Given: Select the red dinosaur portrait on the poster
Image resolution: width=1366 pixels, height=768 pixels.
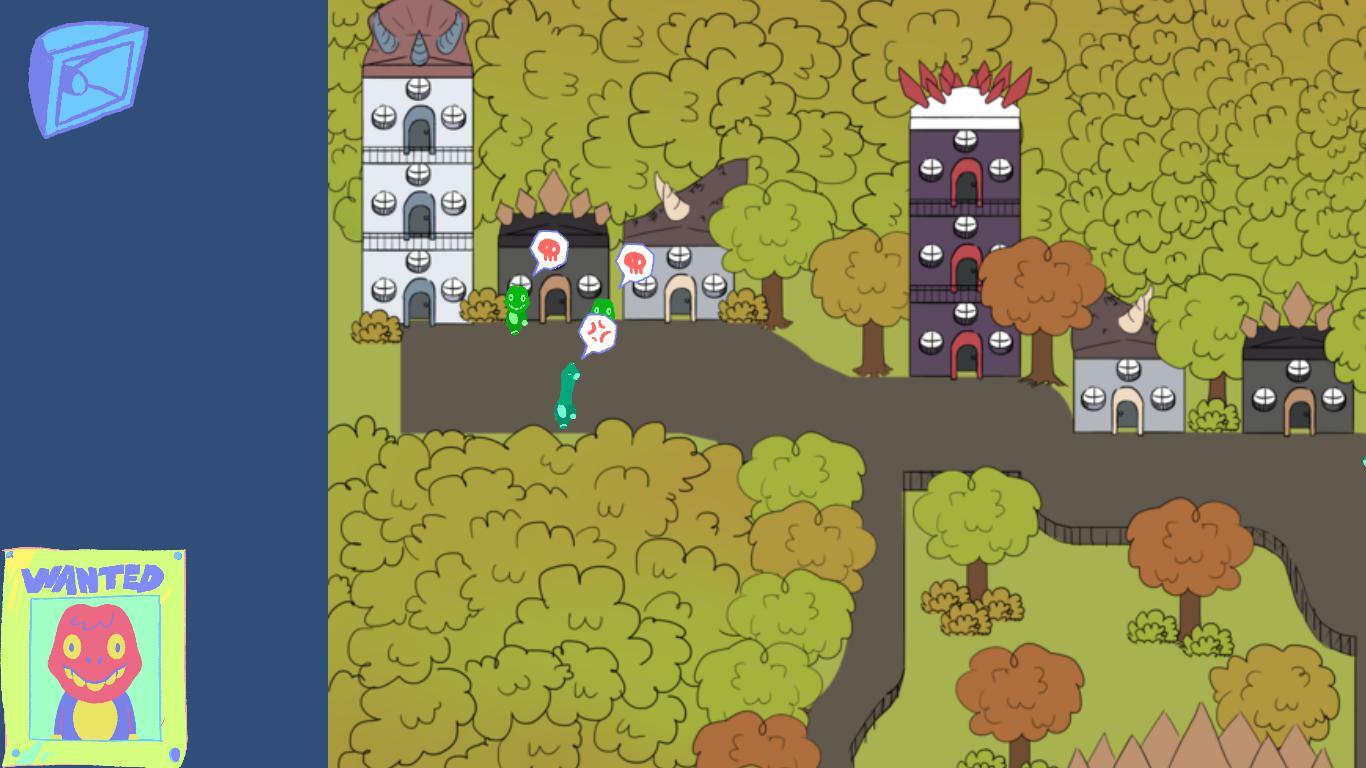Looking at the screenshot, I should (95, 650).
